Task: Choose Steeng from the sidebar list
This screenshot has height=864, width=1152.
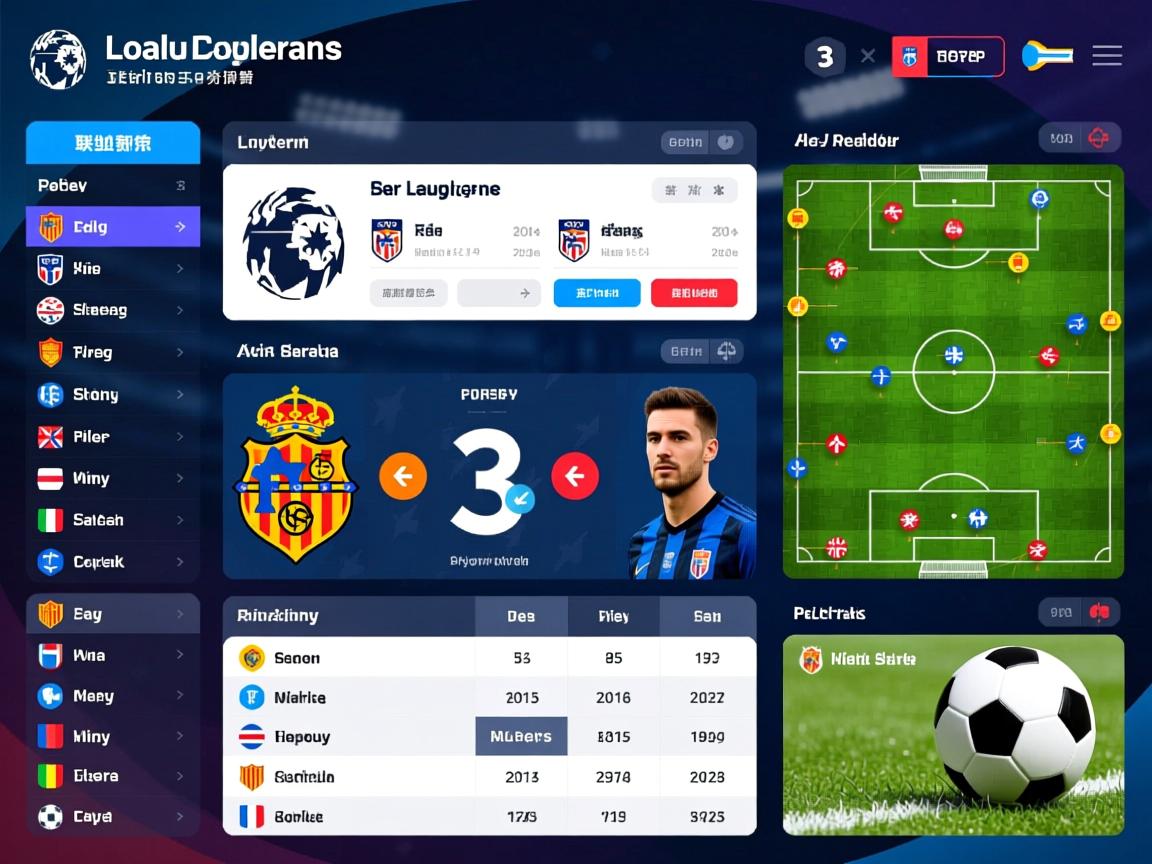Action: click(x=112, y=310)
